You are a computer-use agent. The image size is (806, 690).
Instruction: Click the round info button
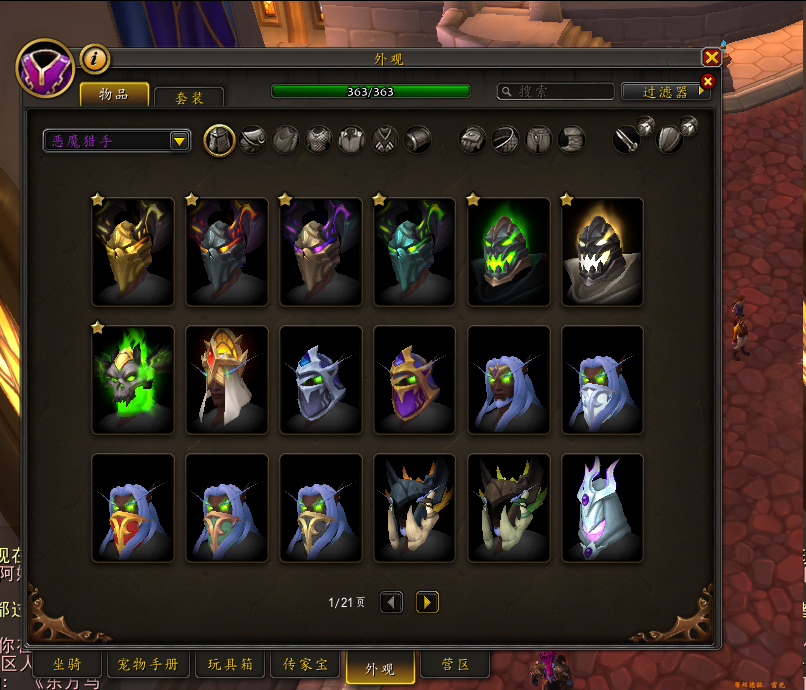(94, 59)
